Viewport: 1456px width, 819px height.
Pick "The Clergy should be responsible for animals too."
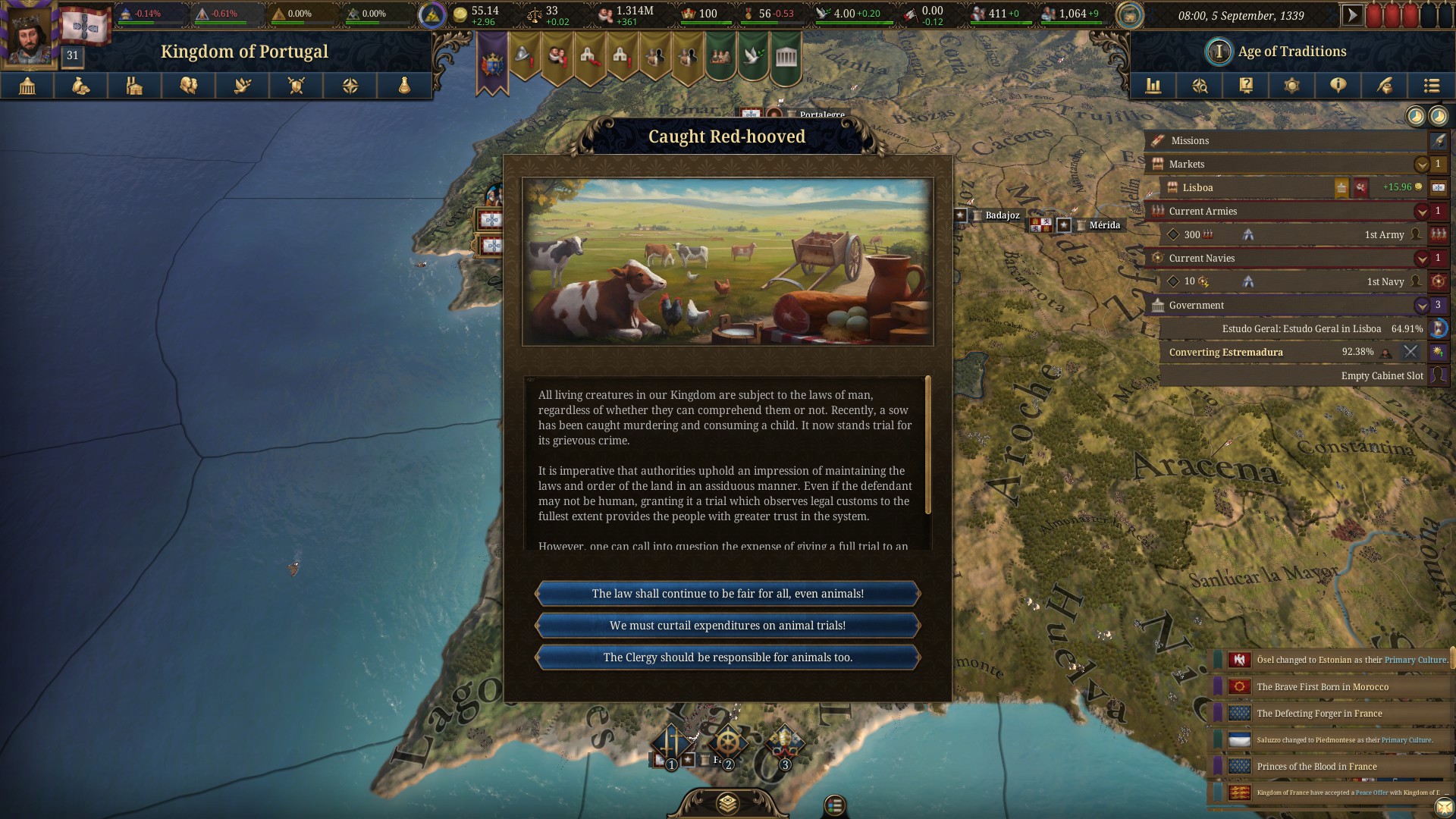(x=727, y=657)
